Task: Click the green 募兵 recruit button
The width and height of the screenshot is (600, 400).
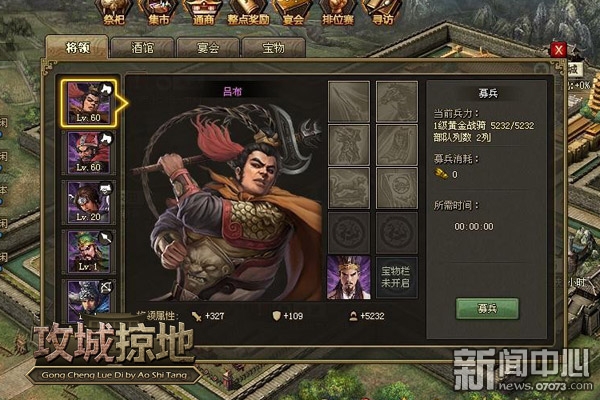Action: point(486,308)
